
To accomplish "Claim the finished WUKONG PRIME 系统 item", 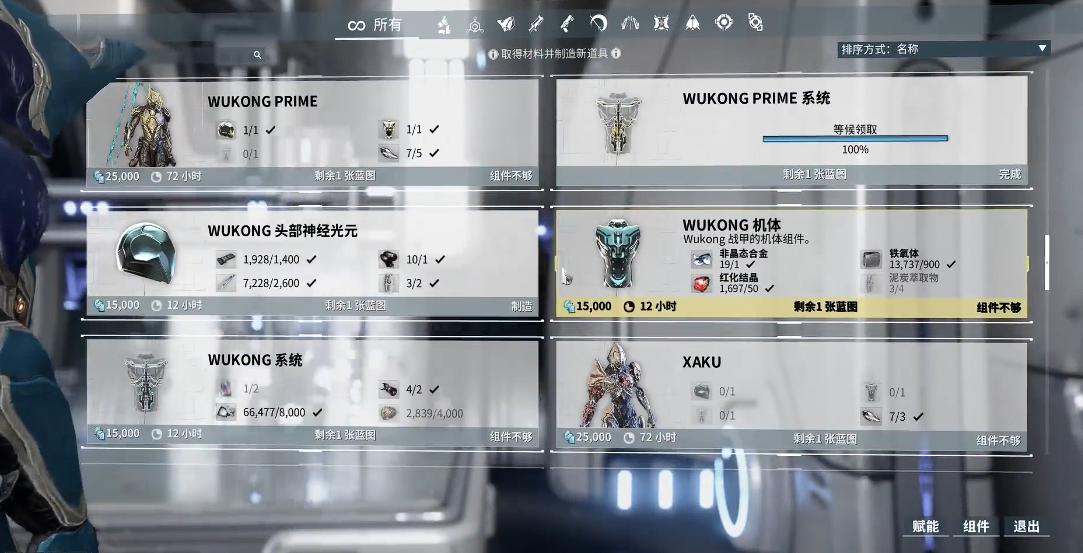I will [854, 139].
